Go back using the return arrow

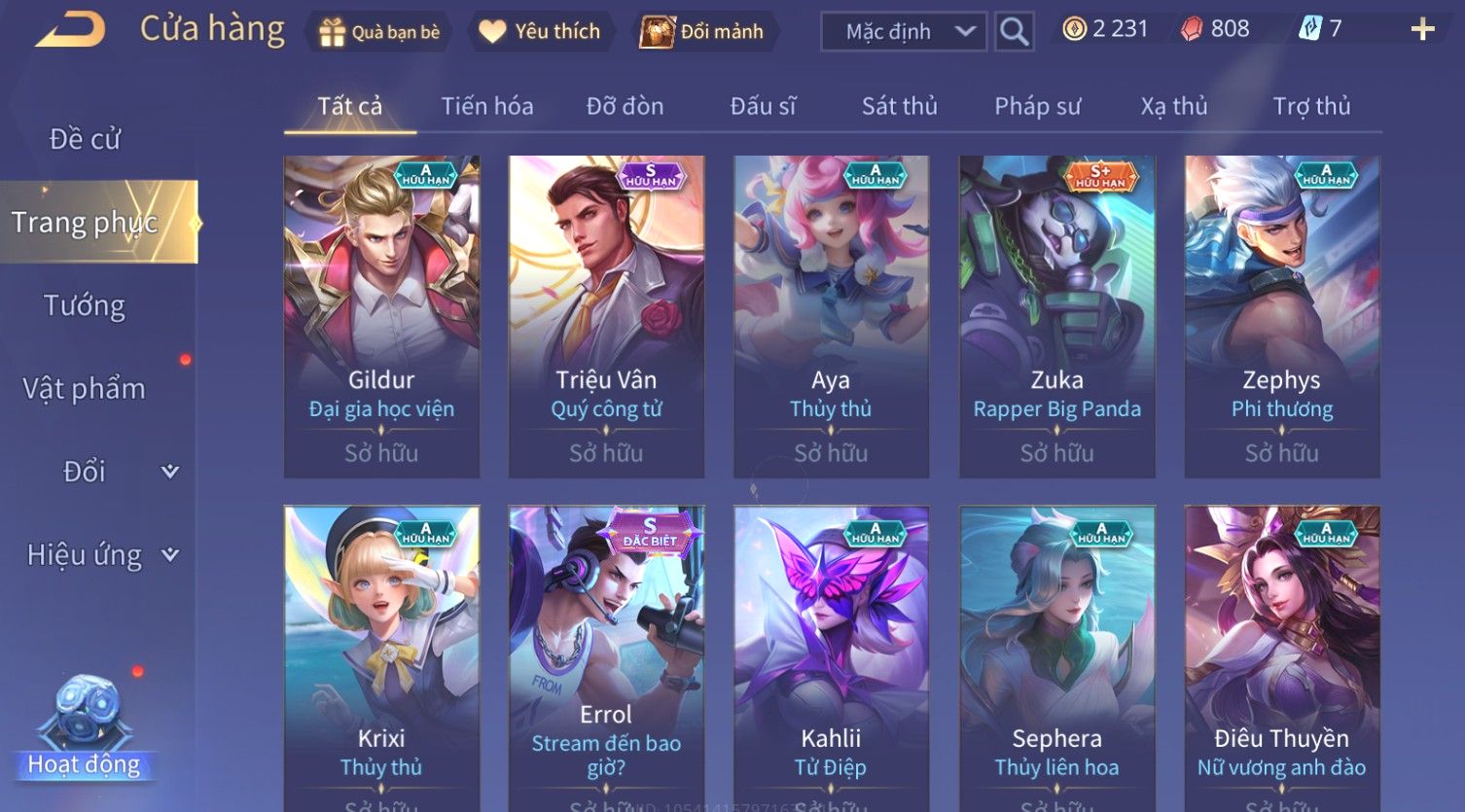pyautogui.click(x=70, y=29)
